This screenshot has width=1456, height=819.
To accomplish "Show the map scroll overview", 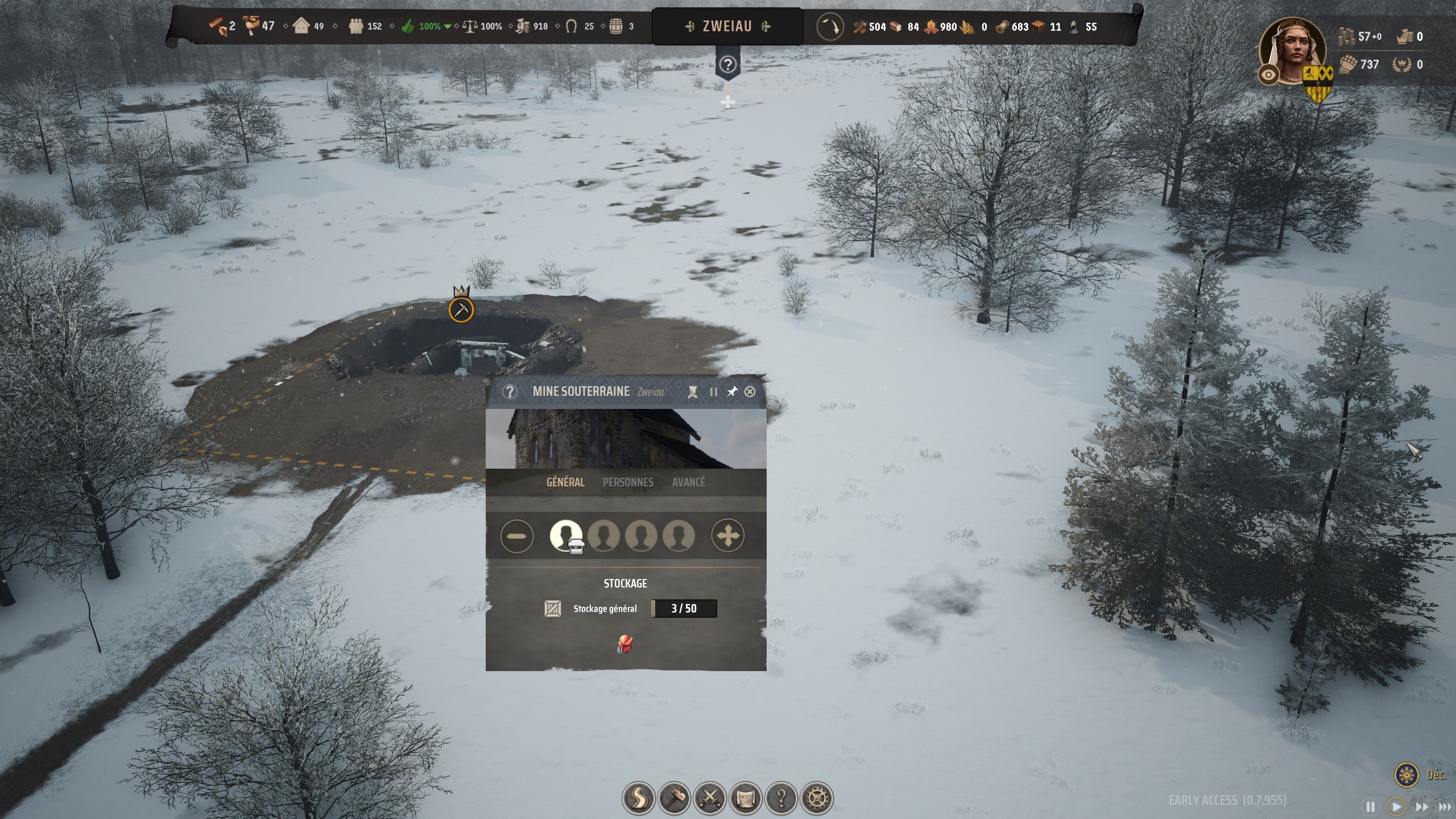I will coord(746,798).
